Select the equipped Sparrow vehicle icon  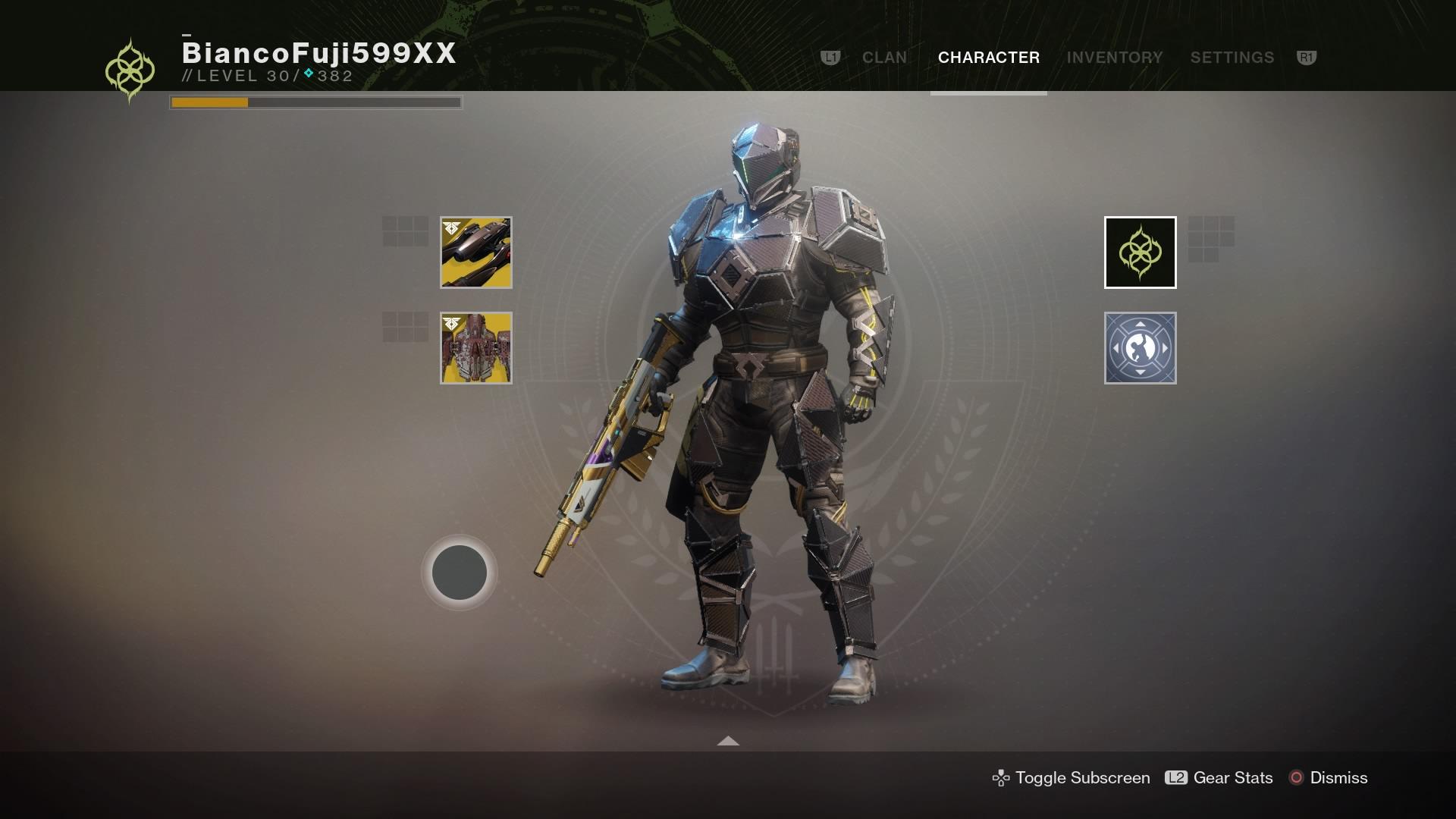(475, 253)
